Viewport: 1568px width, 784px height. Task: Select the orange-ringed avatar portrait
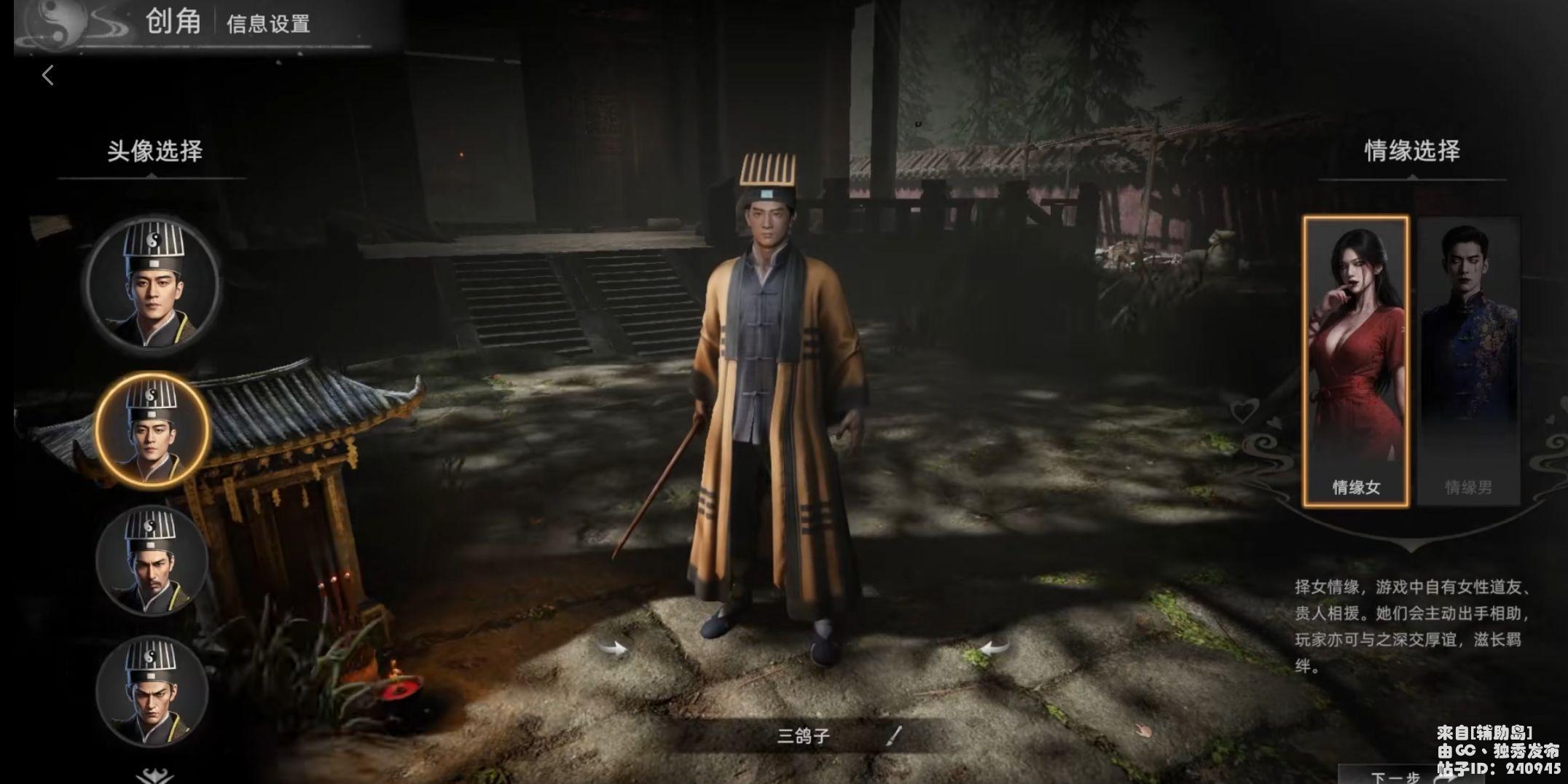click(152, 430)
